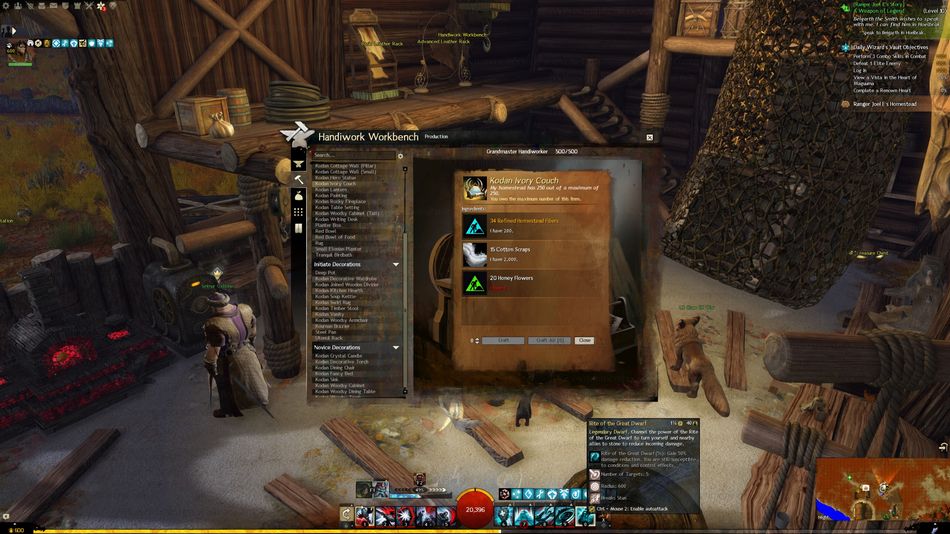Click the recipe Search field

click(354, 156)
